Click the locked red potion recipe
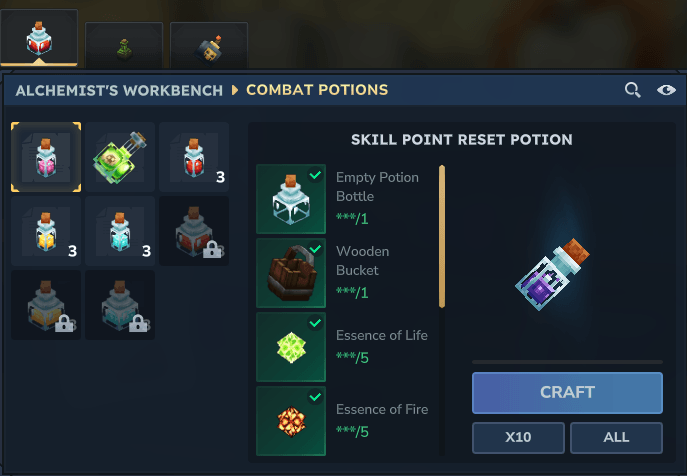Image resolution: width=687 pixels, height=476 pixels. (x=194, y=231)
